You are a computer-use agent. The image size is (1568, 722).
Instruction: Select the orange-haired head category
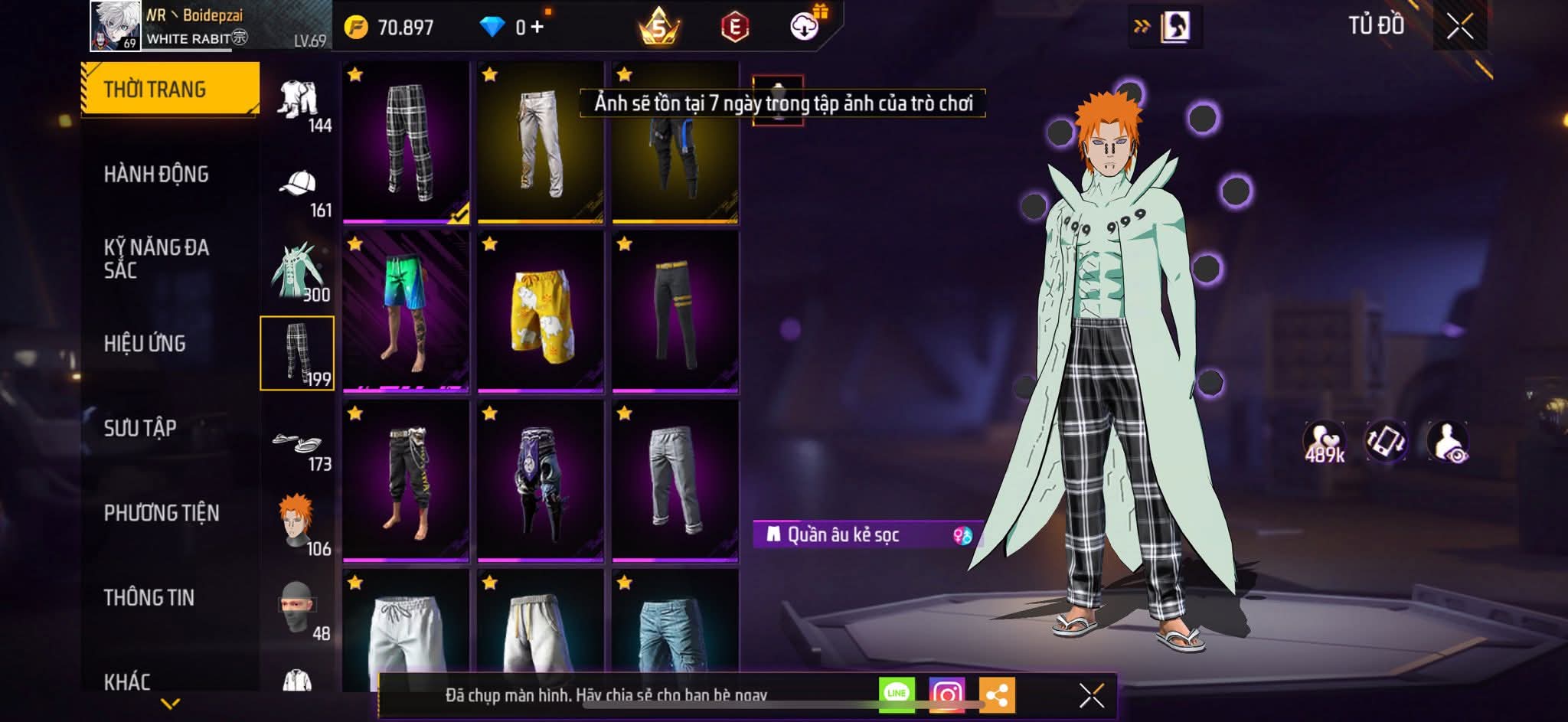click(297, 523)
